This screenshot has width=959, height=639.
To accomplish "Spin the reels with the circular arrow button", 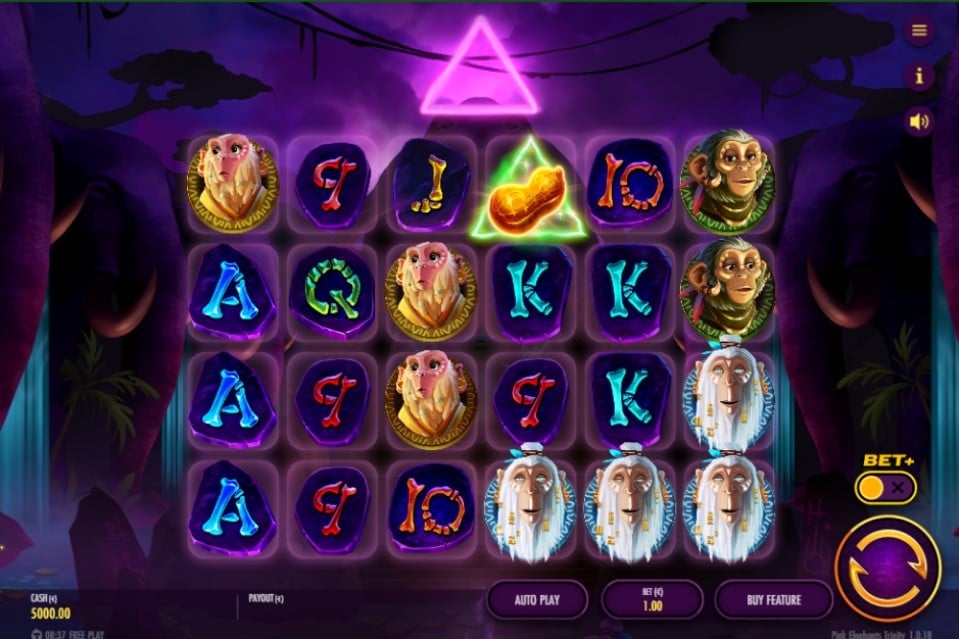I will (886, 568).
